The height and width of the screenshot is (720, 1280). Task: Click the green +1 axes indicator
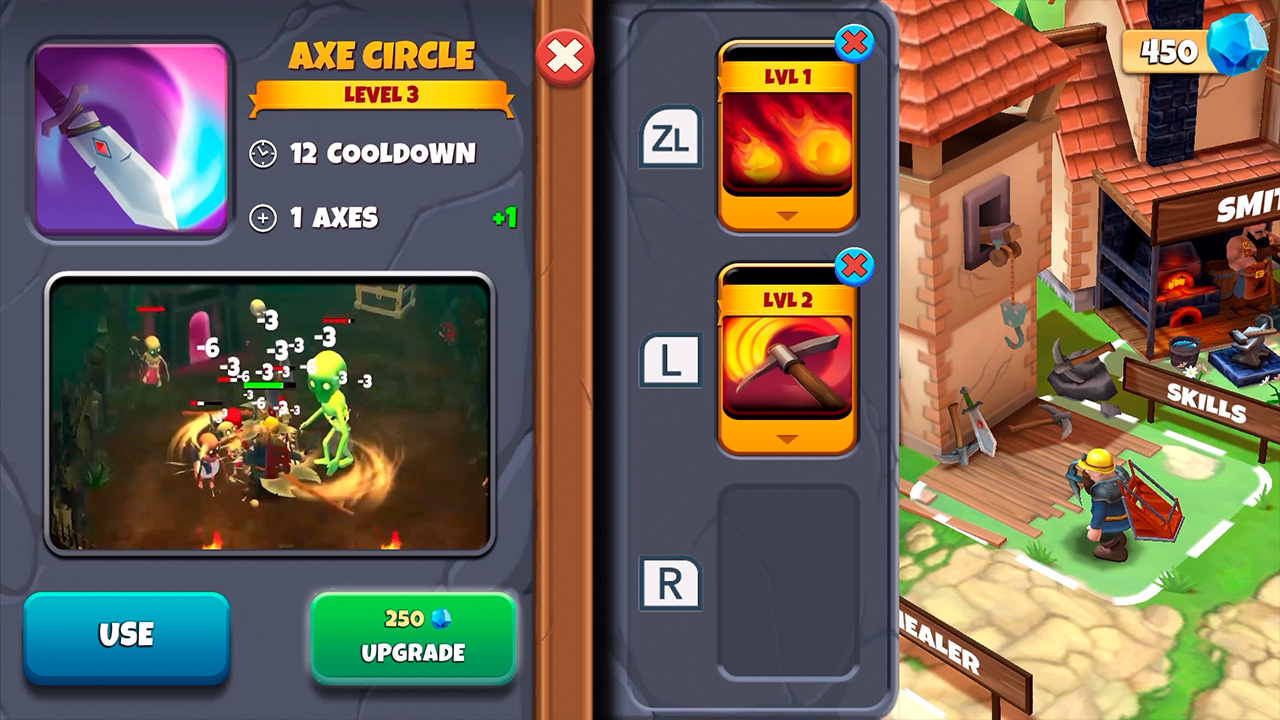(503, 219)
